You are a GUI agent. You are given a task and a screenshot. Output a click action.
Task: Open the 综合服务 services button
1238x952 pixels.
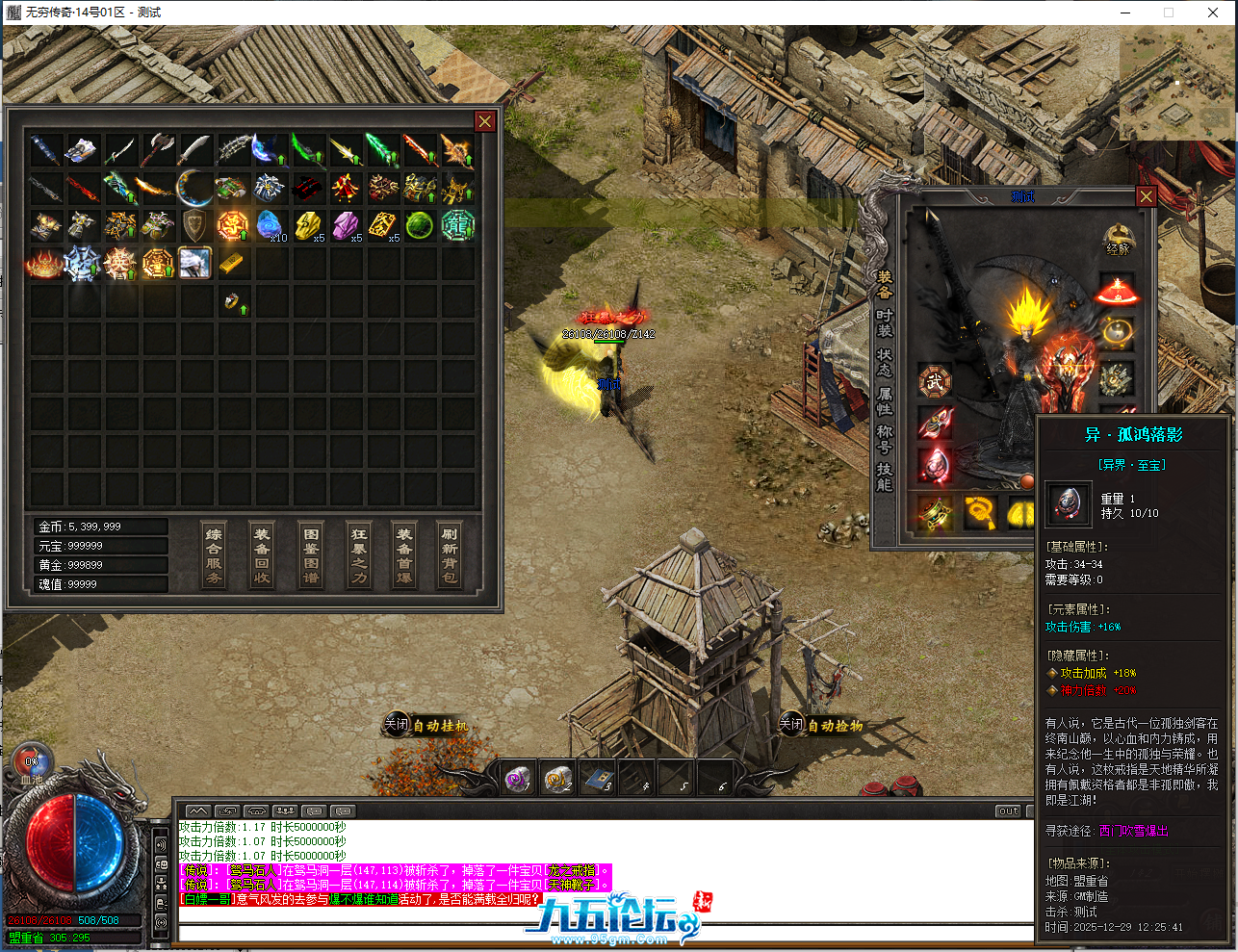point(214,555)
